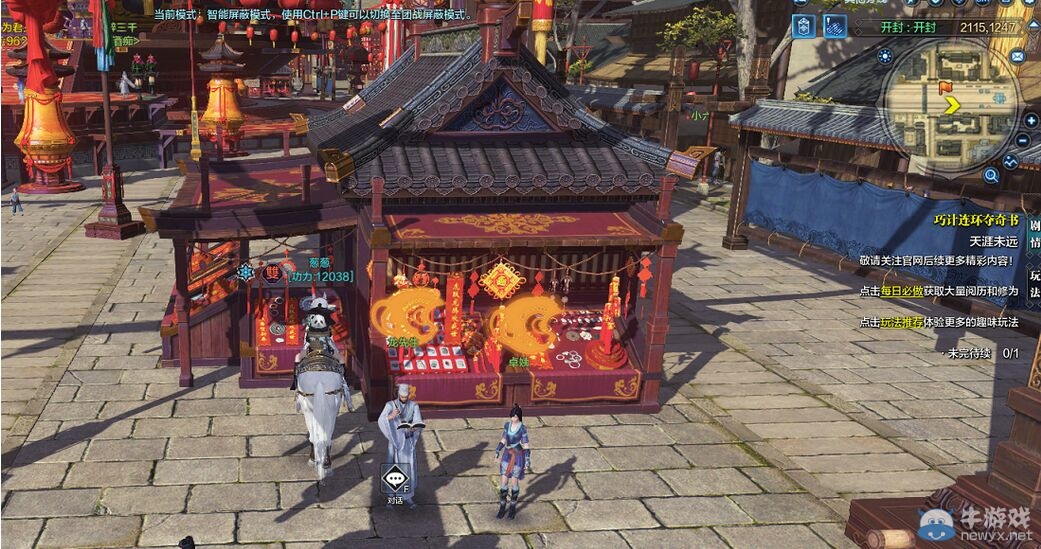The image size is (1041, 549).
Task: Click the blue cube icon left of location bar
Action: tap(803, 27)
